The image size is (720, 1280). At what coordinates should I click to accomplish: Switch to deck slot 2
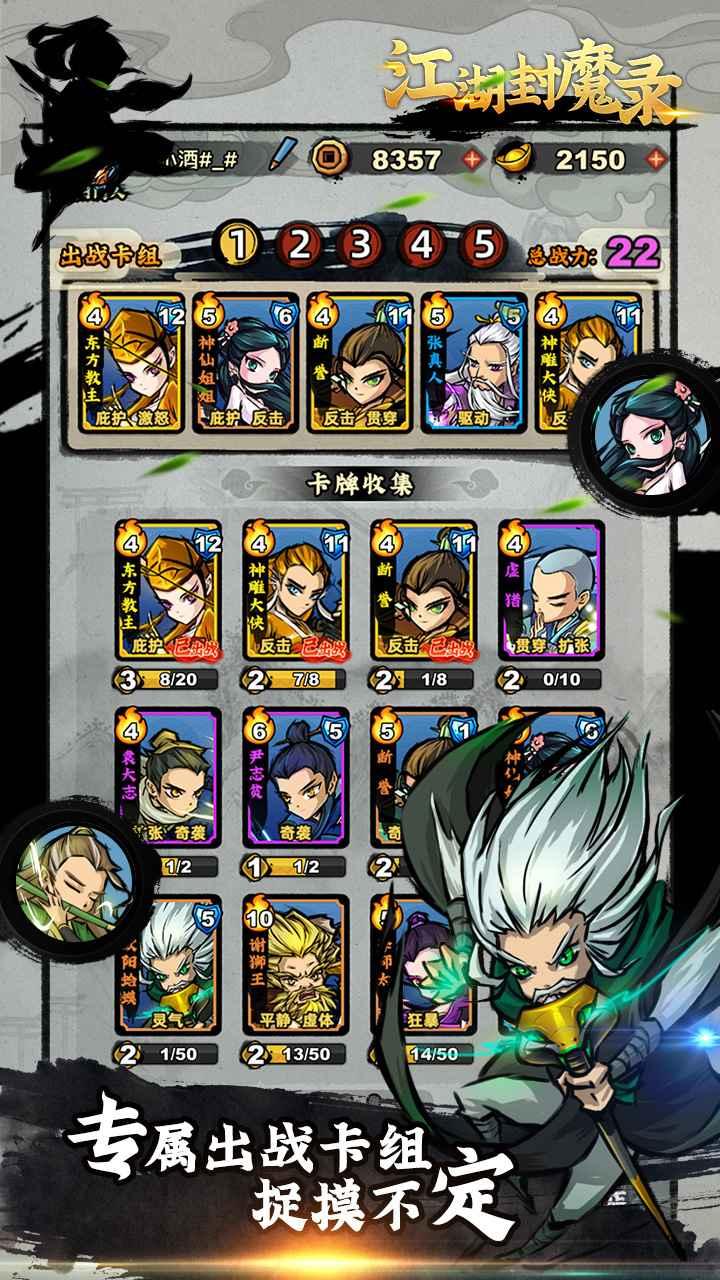[299, 243]
